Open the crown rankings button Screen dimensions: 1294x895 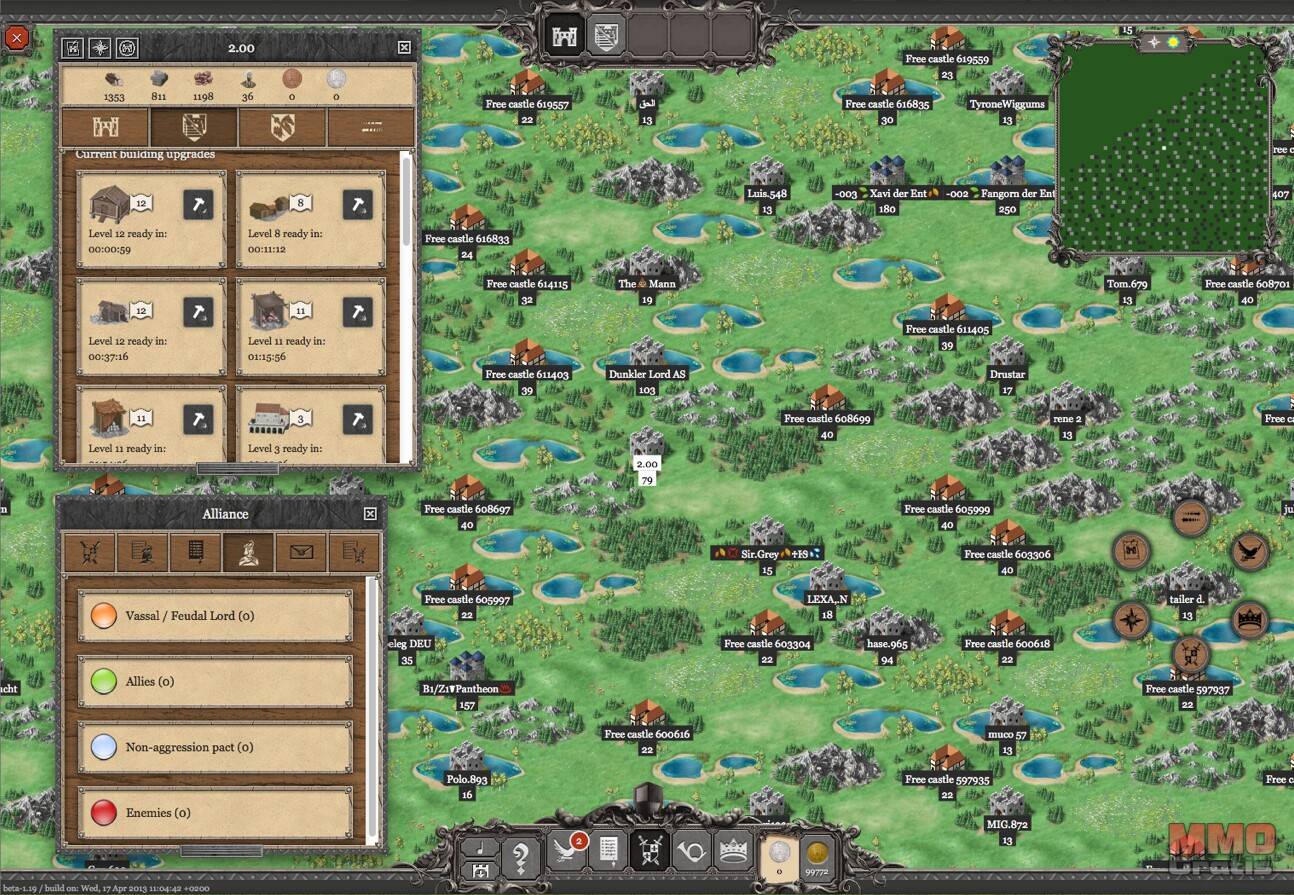[733, 852]
